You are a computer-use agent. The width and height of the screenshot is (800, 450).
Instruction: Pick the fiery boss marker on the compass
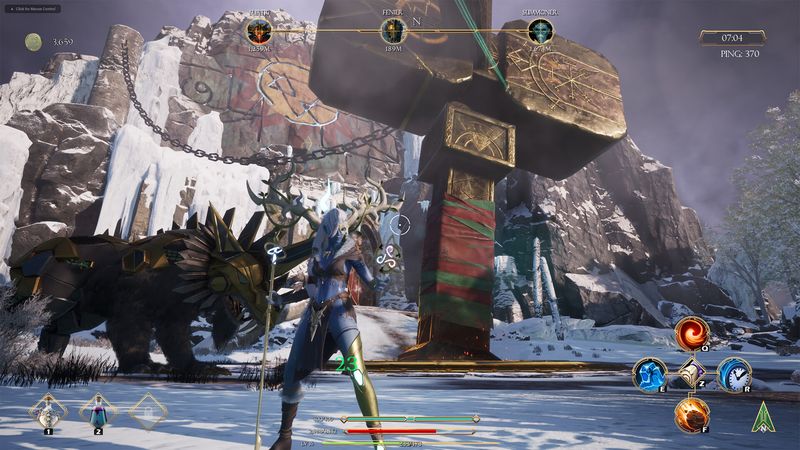pos(259,31)
